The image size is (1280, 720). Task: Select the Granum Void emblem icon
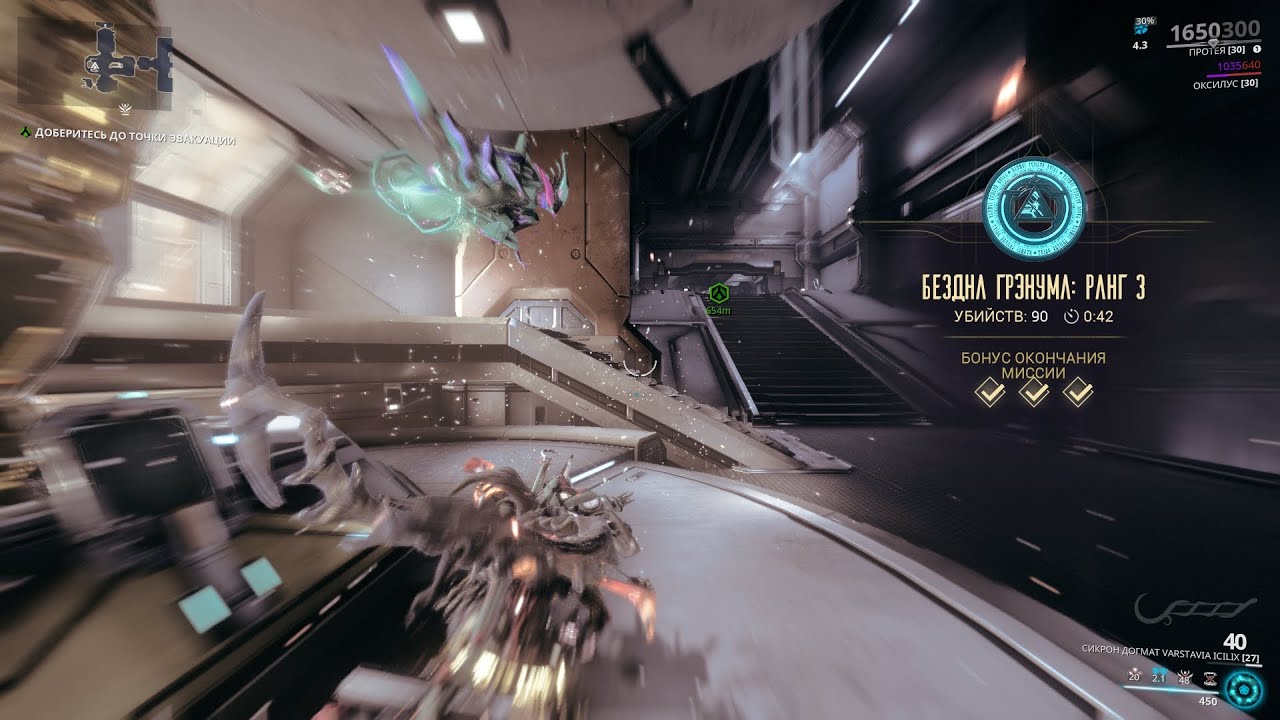tap(1034, 205)
